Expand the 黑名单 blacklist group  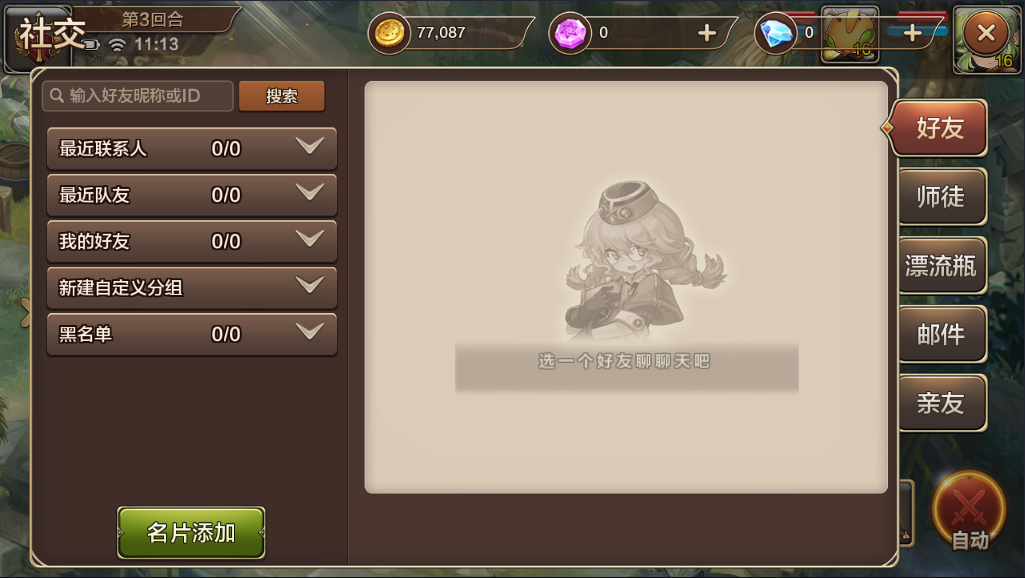191,334
